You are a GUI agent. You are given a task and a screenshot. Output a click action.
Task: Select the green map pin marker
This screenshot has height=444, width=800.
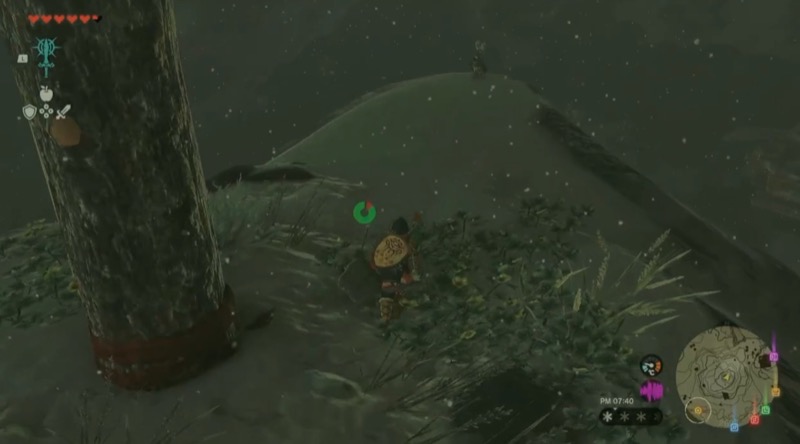click(x=765, y=409)
